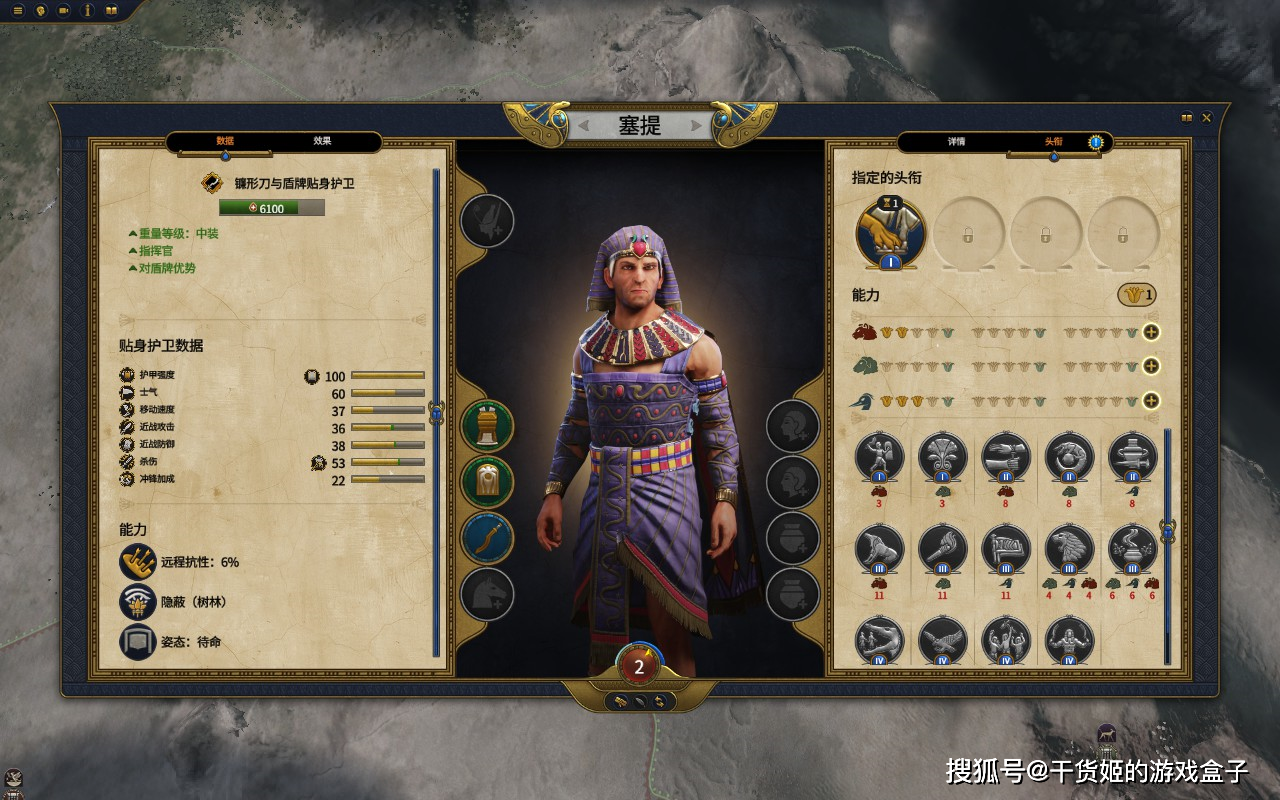
Task: Select the golden armor equipment slot
Action: pos(487,427)
